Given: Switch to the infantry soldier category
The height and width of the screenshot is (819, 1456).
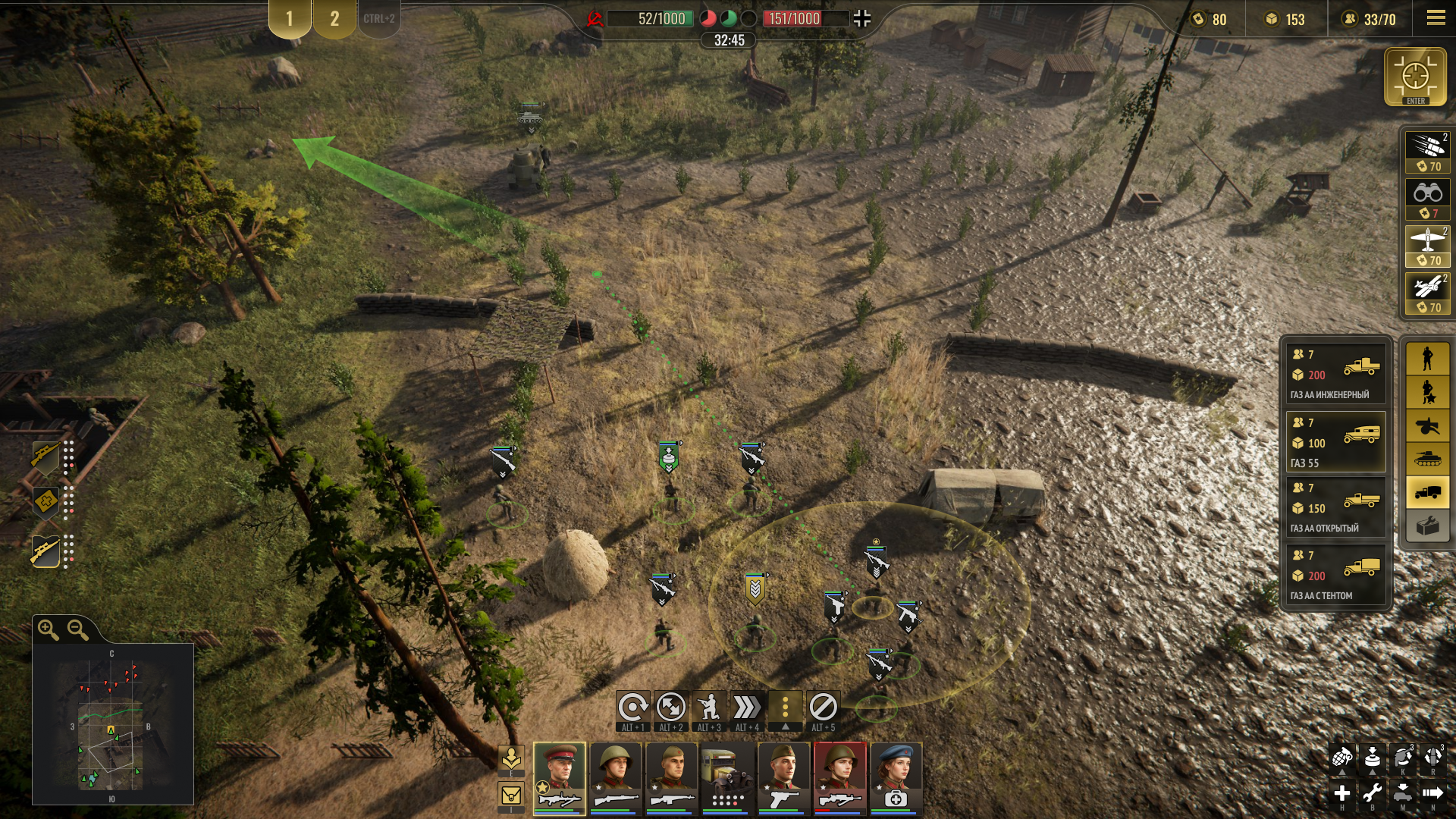Looking at the screenshot, I should pos(1427,359).
